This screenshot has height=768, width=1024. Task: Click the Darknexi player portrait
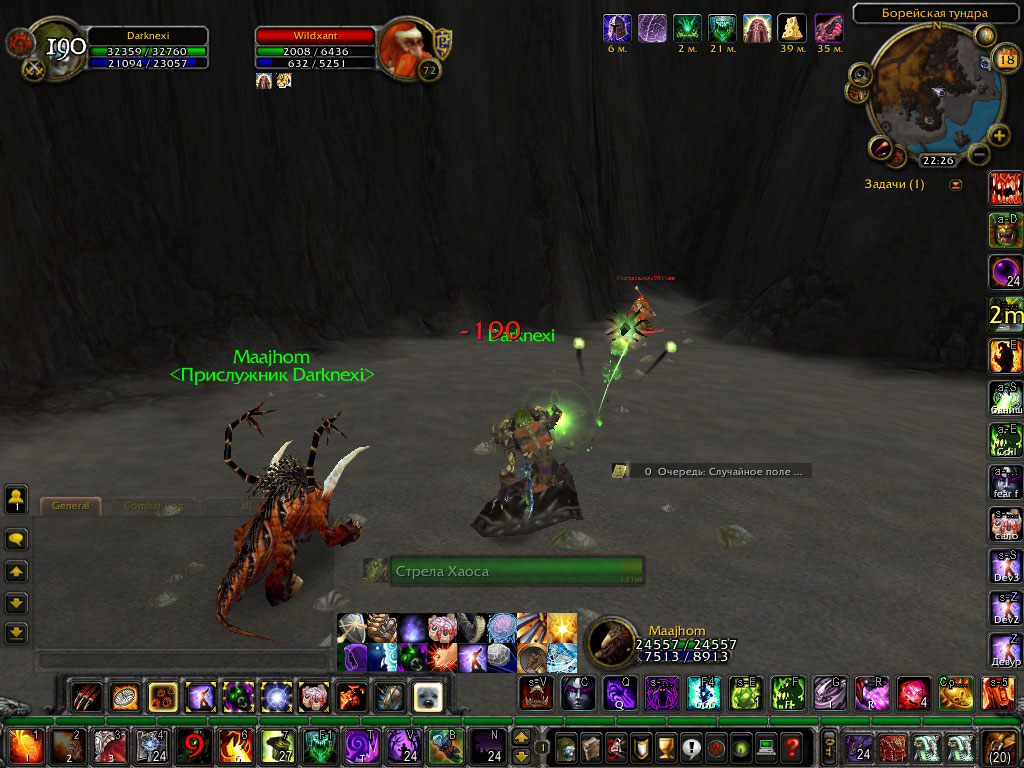(60, 47)
